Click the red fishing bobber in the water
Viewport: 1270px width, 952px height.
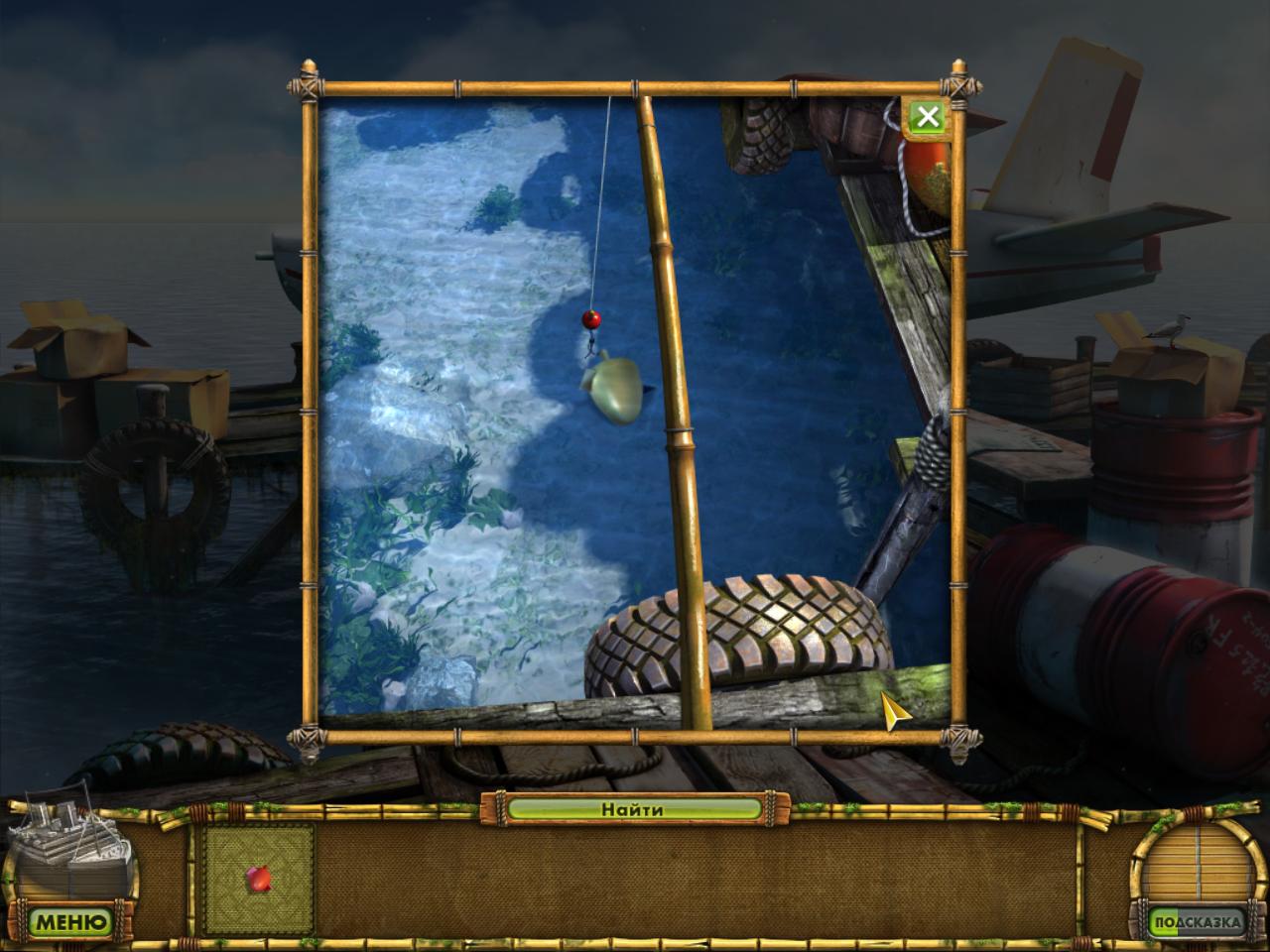pos(592,318)
